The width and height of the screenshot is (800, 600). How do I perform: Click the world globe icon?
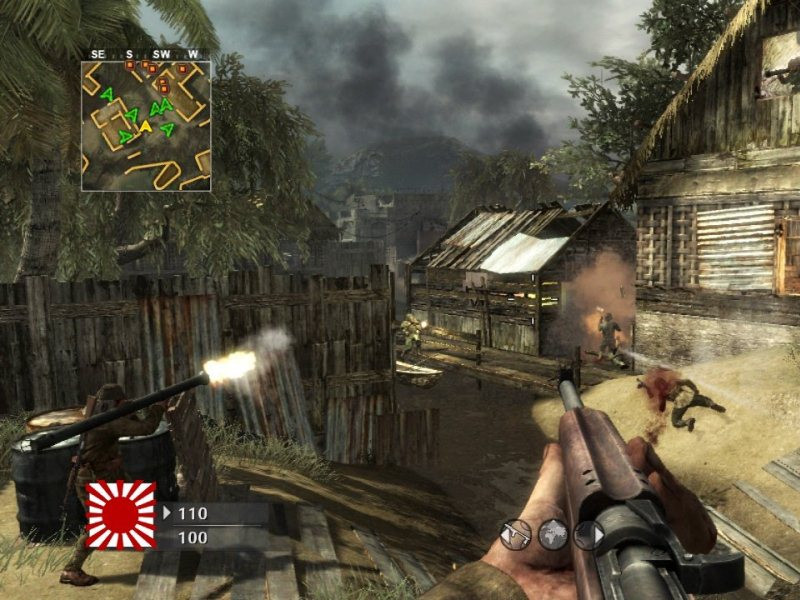pos(552,535)
